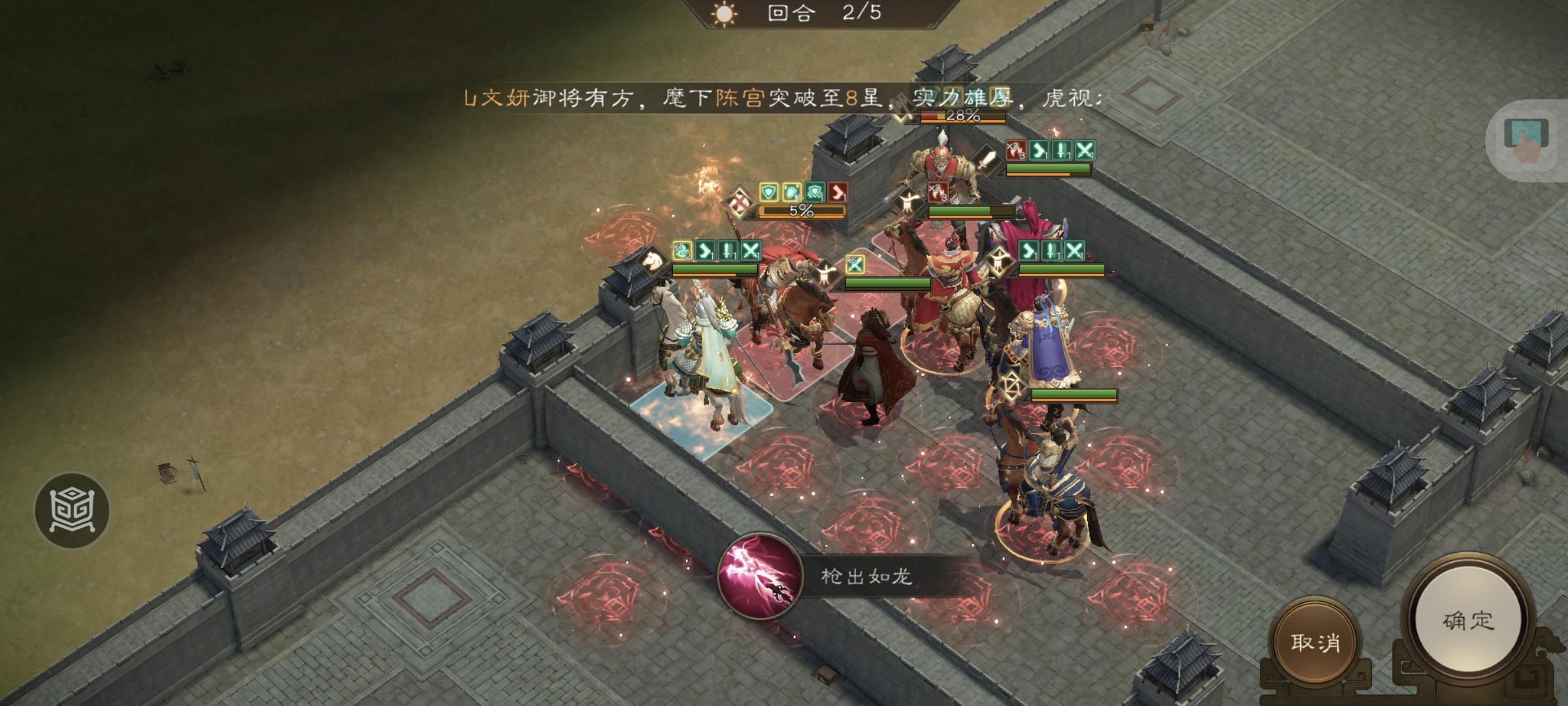Expand the 28% siege progress indicator
Viewport: 1568px width, 706px height.
[963, 116]
